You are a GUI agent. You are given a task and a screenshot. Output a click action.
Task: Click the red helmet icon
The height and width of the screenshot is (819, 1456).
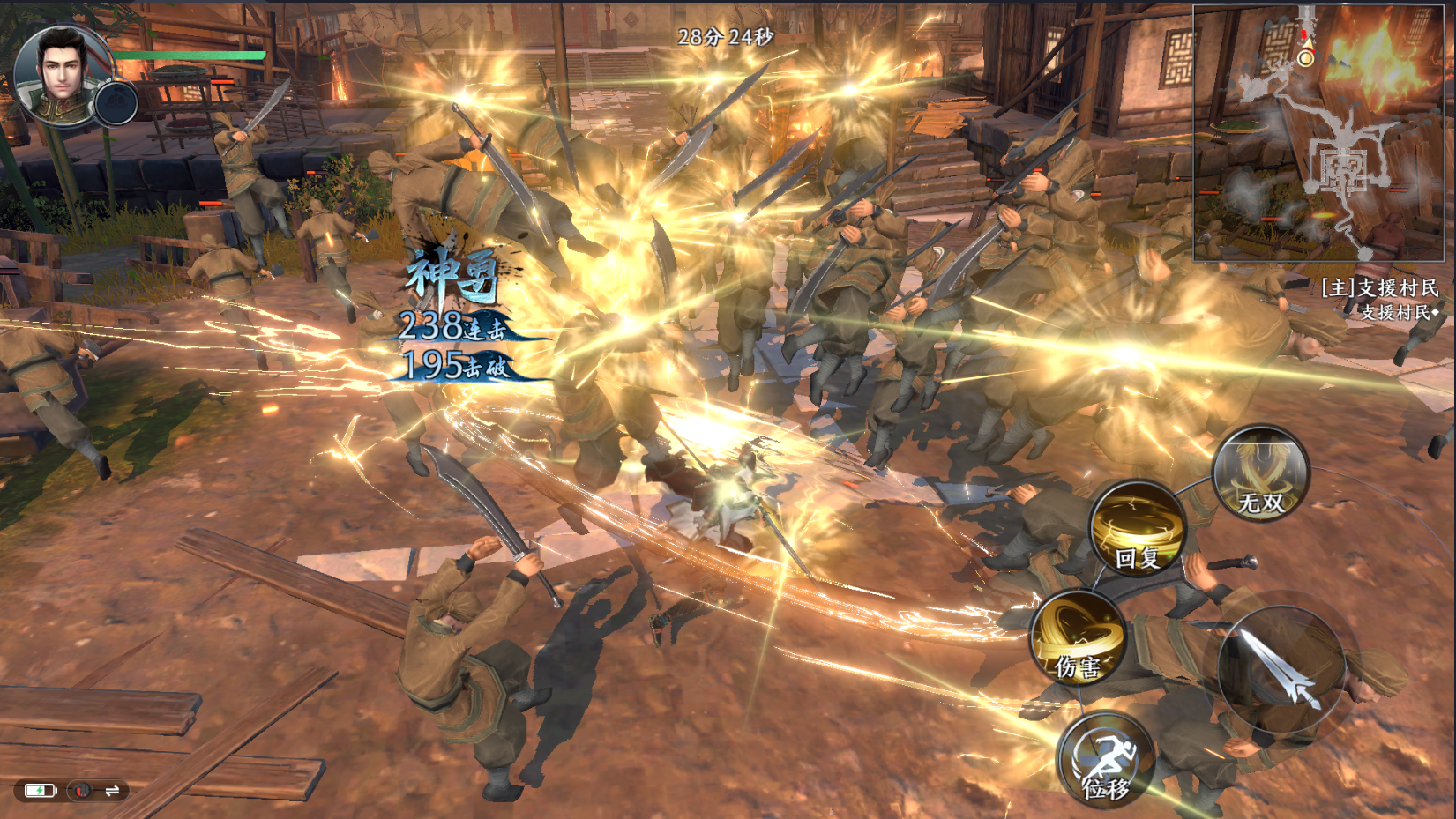(x=81, y=791)
